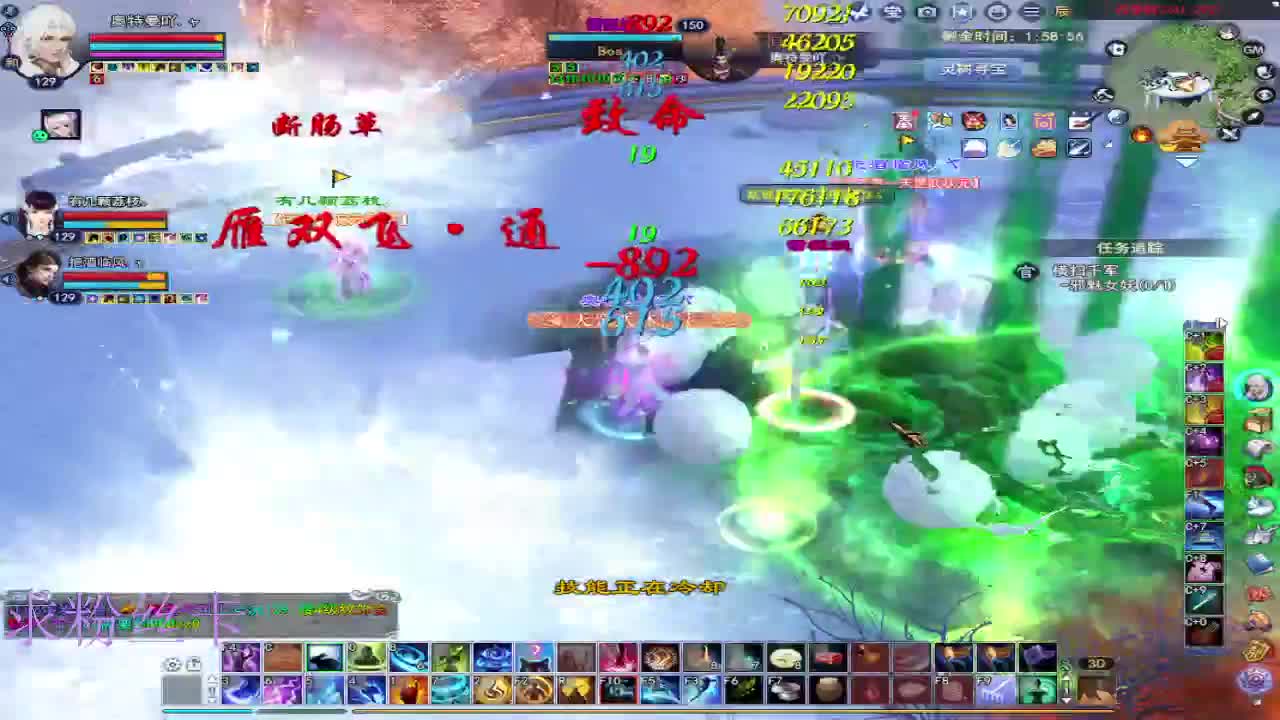The image size is (1280, 720).
Task: Click the treasure chest icon on right sidebar
Action: point(1259,419)
